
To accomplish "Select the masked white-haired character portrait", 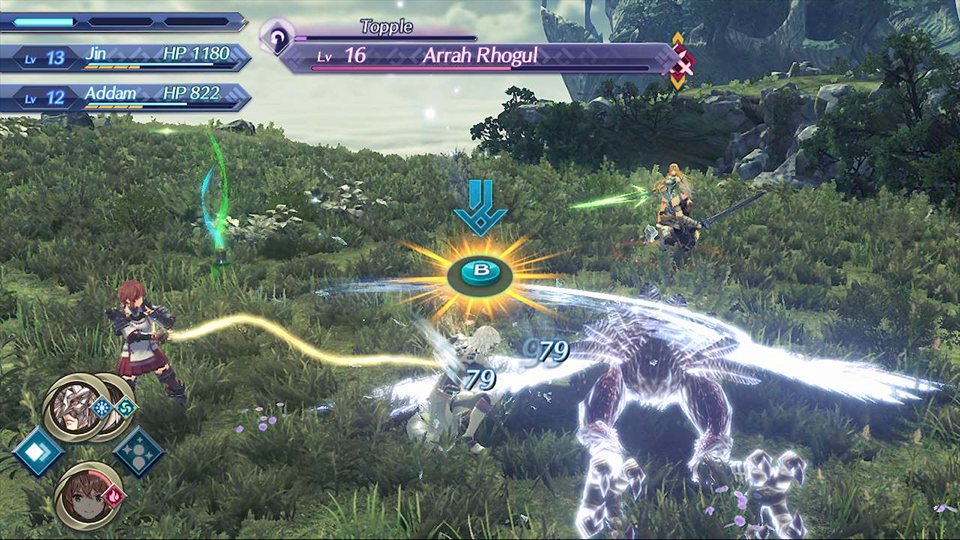I will (x=71, y=410).
